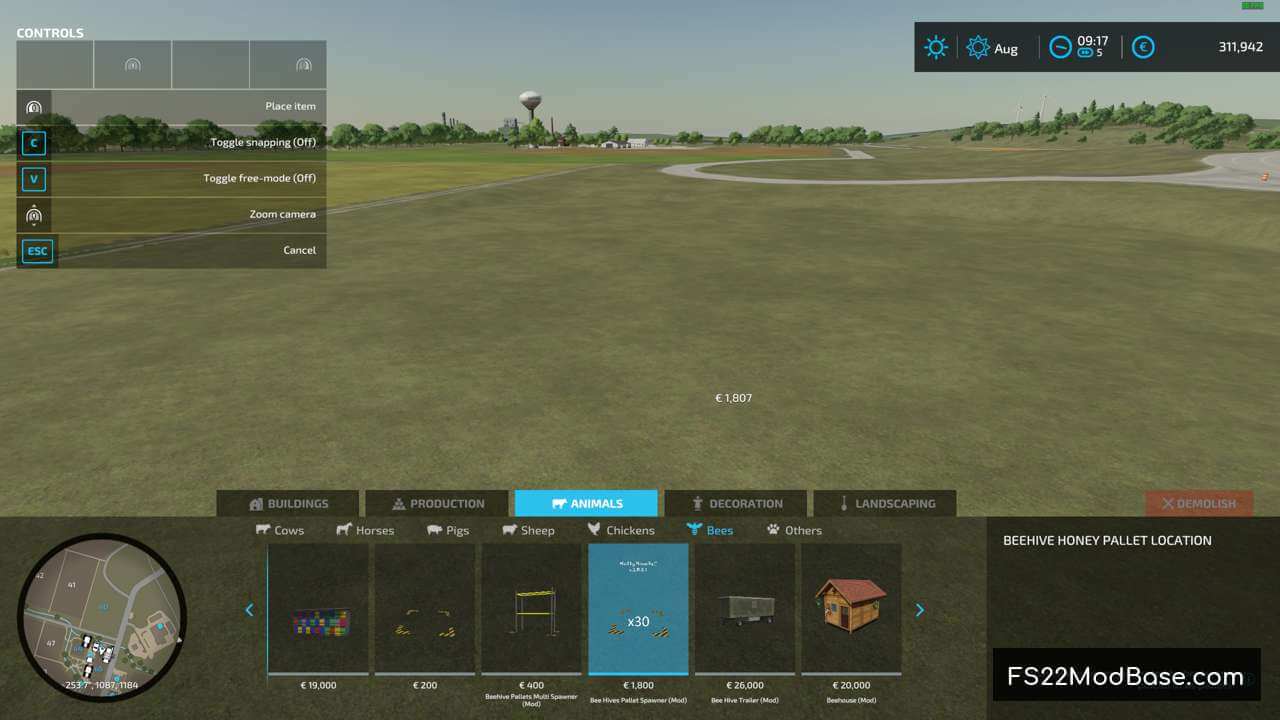1280x720 pixels.
Task: Pick the Beehive Pallets Multi Spawner
Action: 532,610
